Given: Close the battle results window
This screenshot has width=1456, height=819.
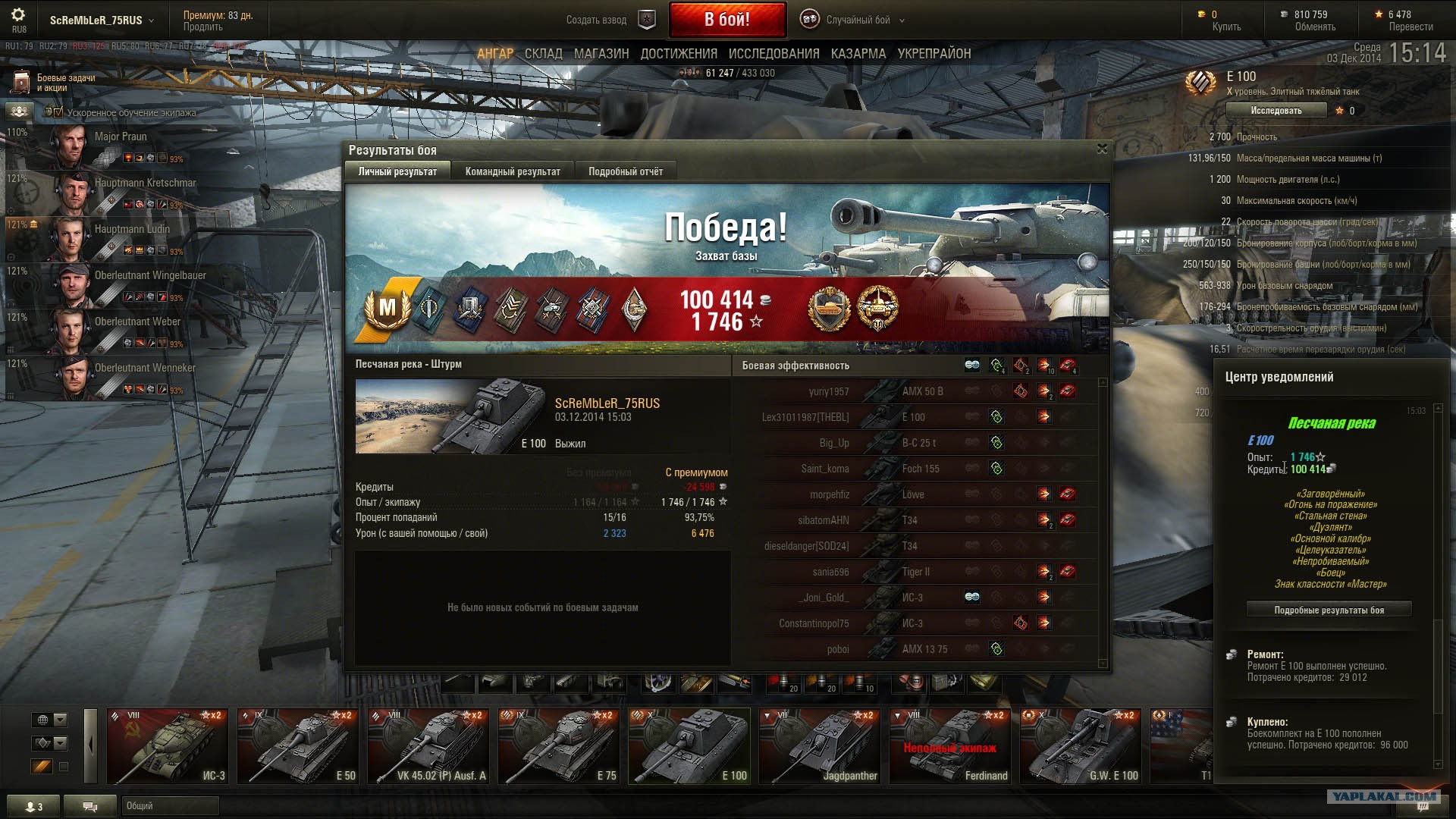Looking at the screenshot, I should [x=1102, y=149].
